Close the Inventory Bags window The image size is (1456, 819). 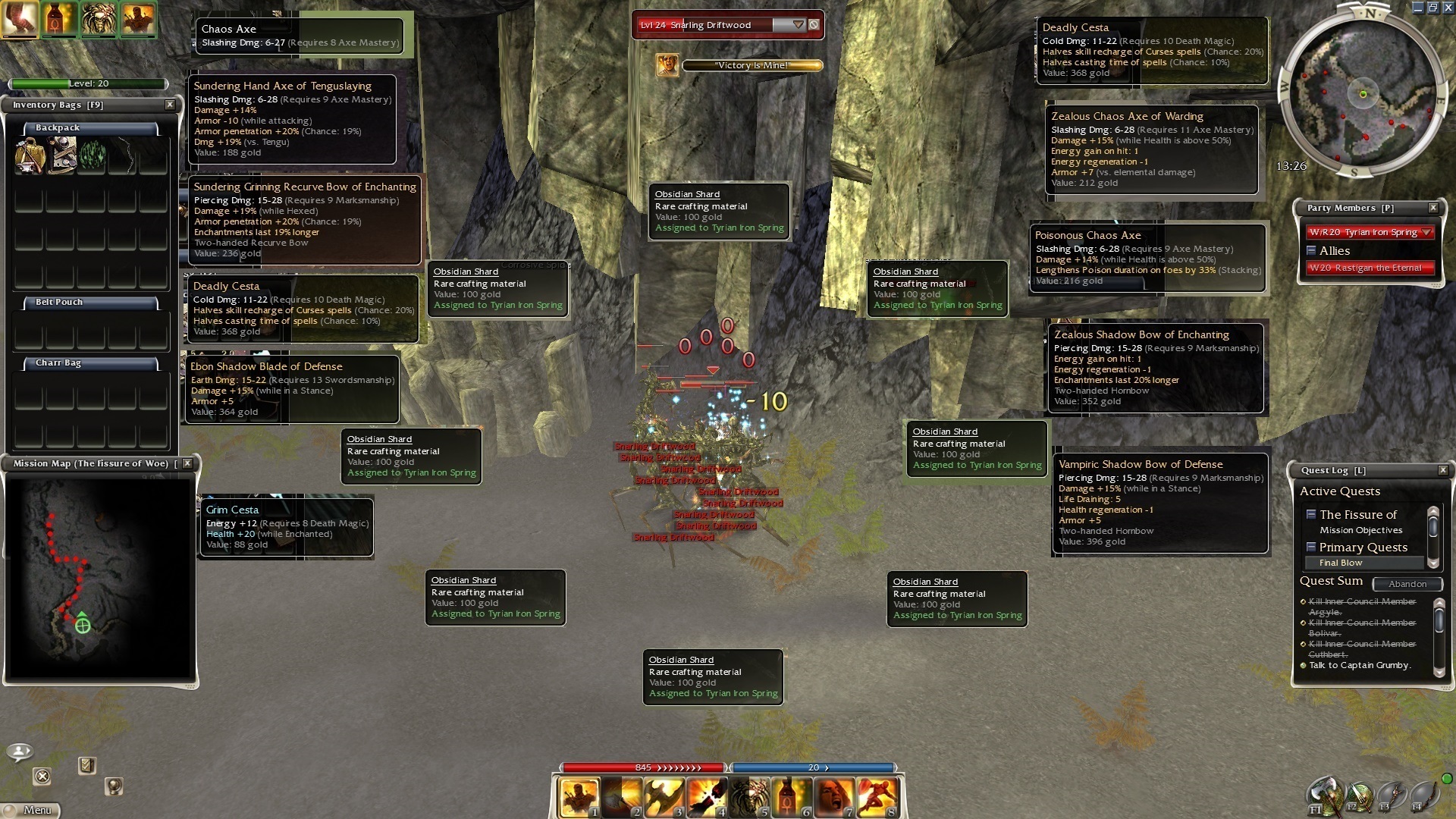click(170, 105)
